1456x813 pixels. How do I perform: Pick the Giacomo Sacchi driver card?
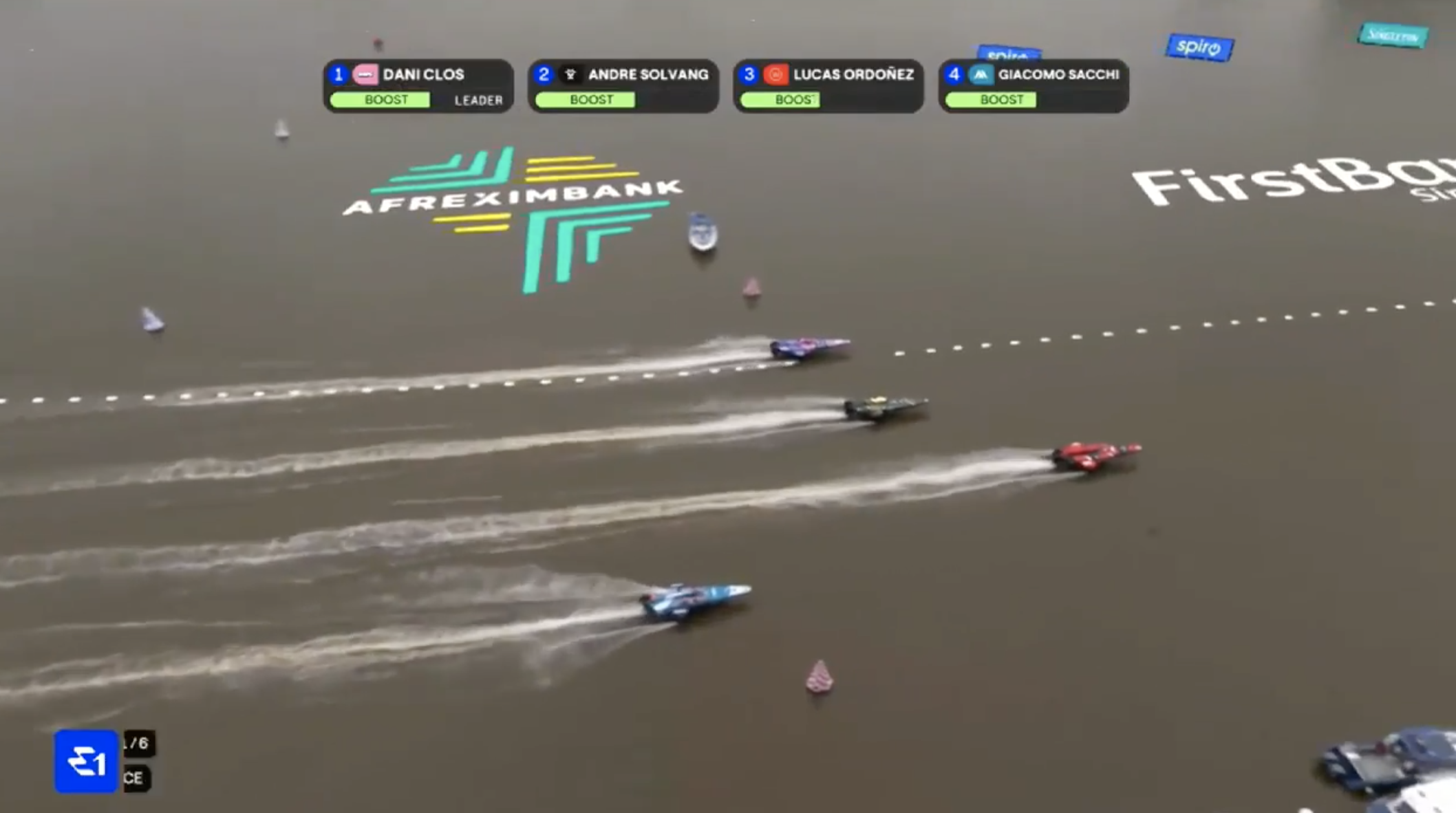tap(1033, 86)
